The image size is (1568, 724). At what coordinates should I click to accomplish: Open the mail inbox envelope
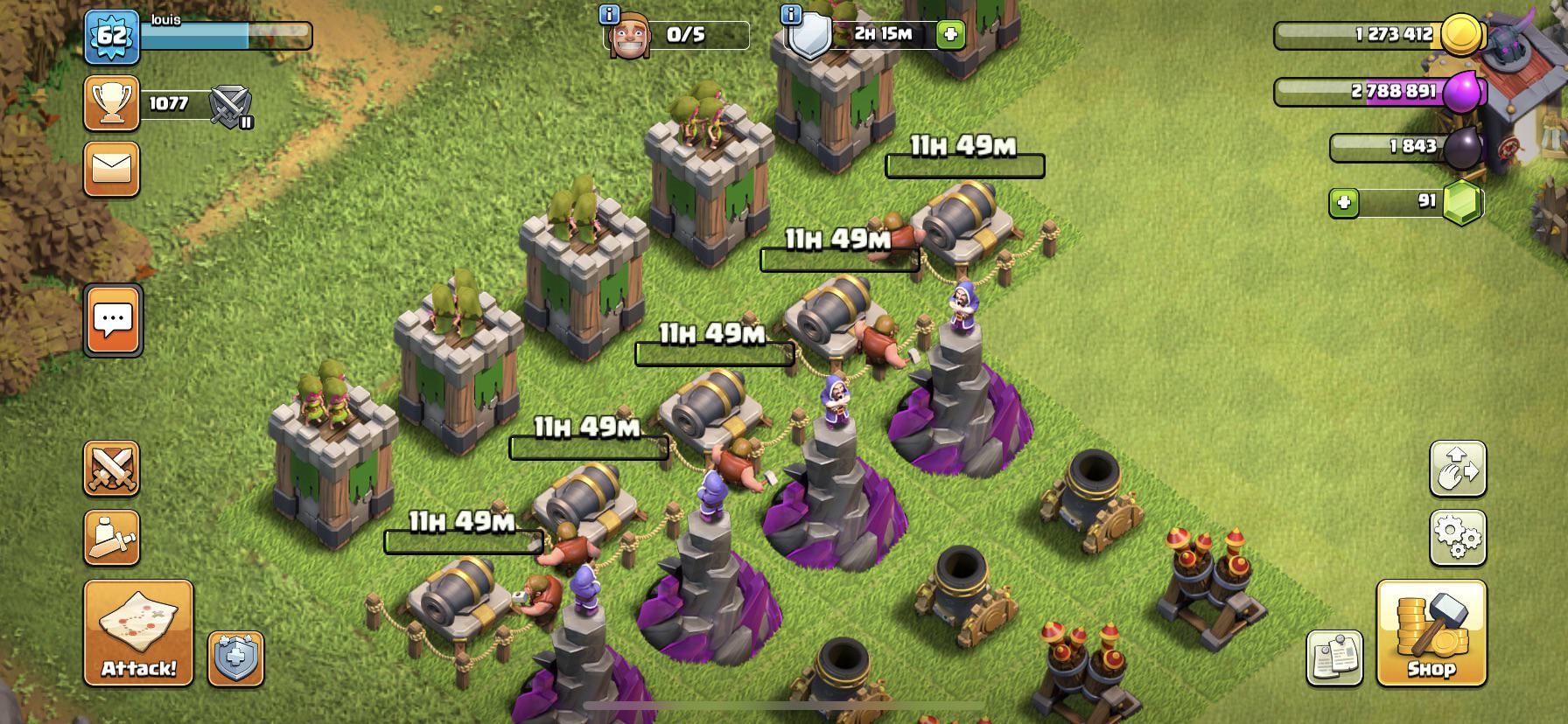(112, 169)
